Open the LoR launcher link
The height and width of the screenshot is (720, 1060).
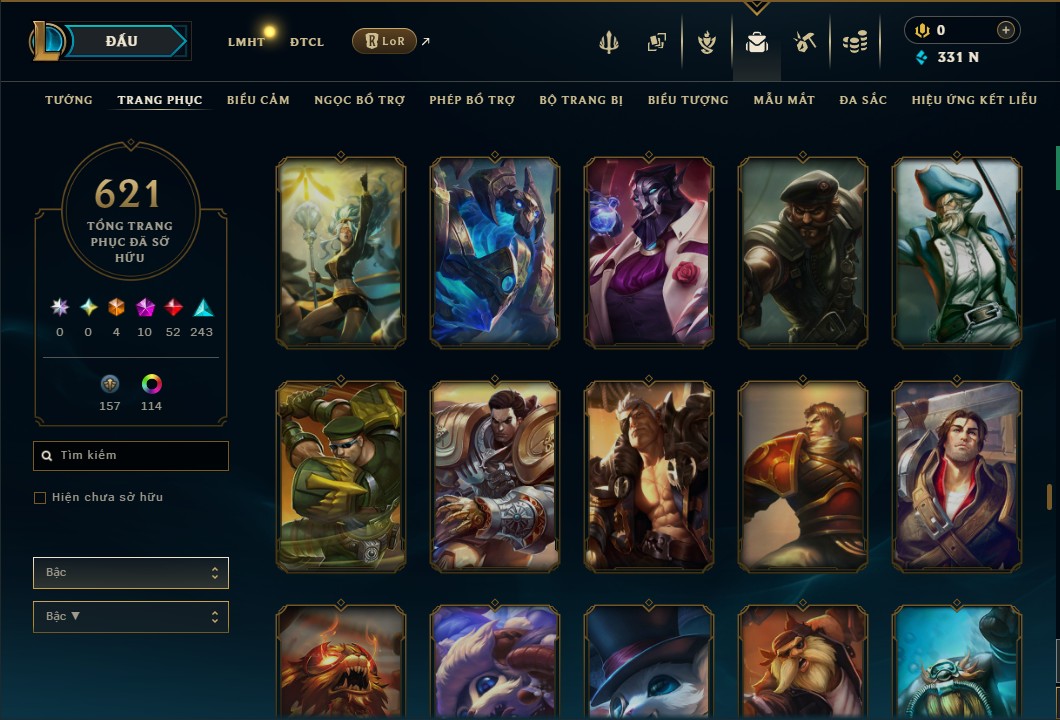[x=385, y=41]
